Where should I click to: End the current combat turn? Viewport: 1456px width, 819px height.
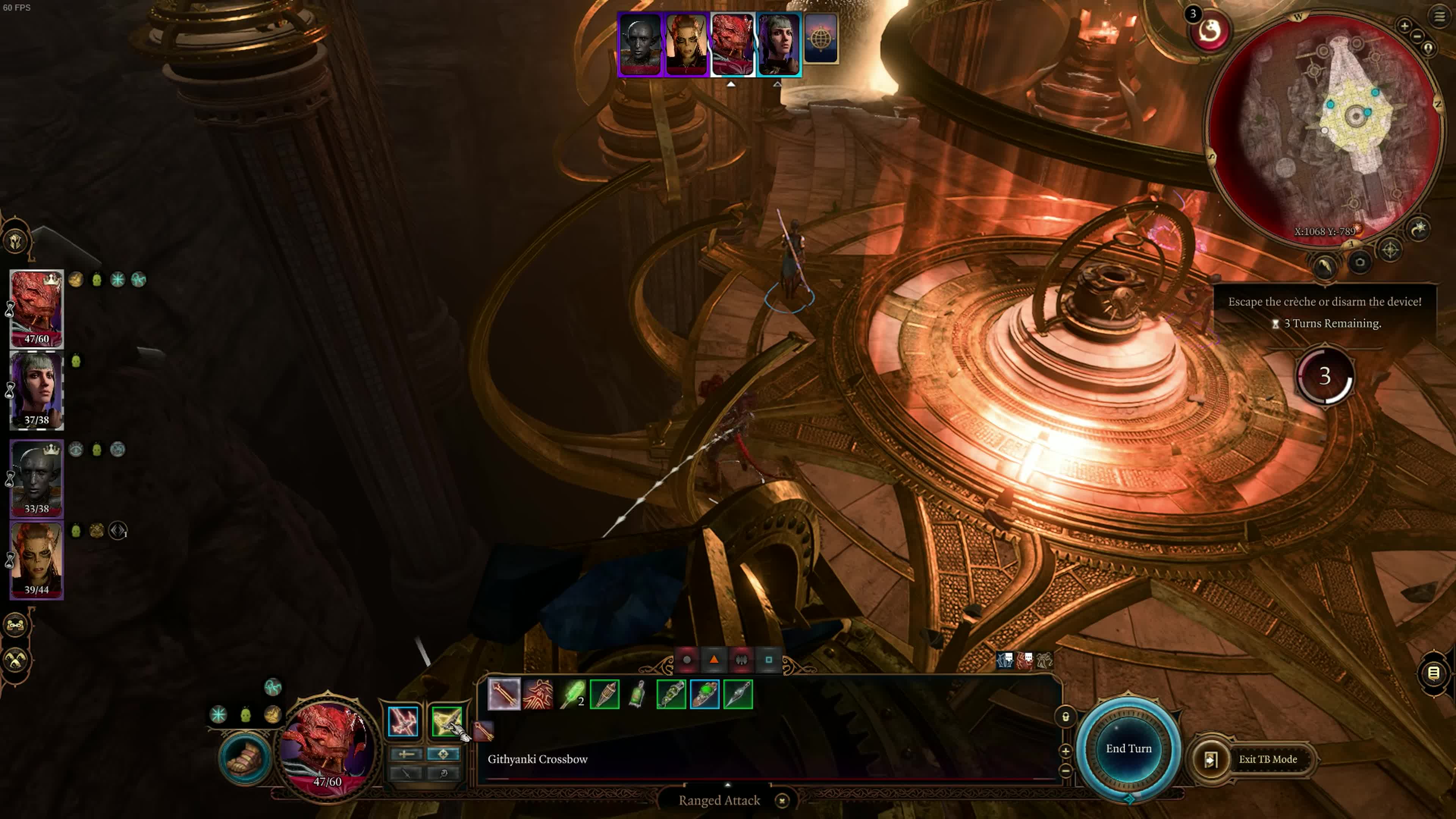1128,748
